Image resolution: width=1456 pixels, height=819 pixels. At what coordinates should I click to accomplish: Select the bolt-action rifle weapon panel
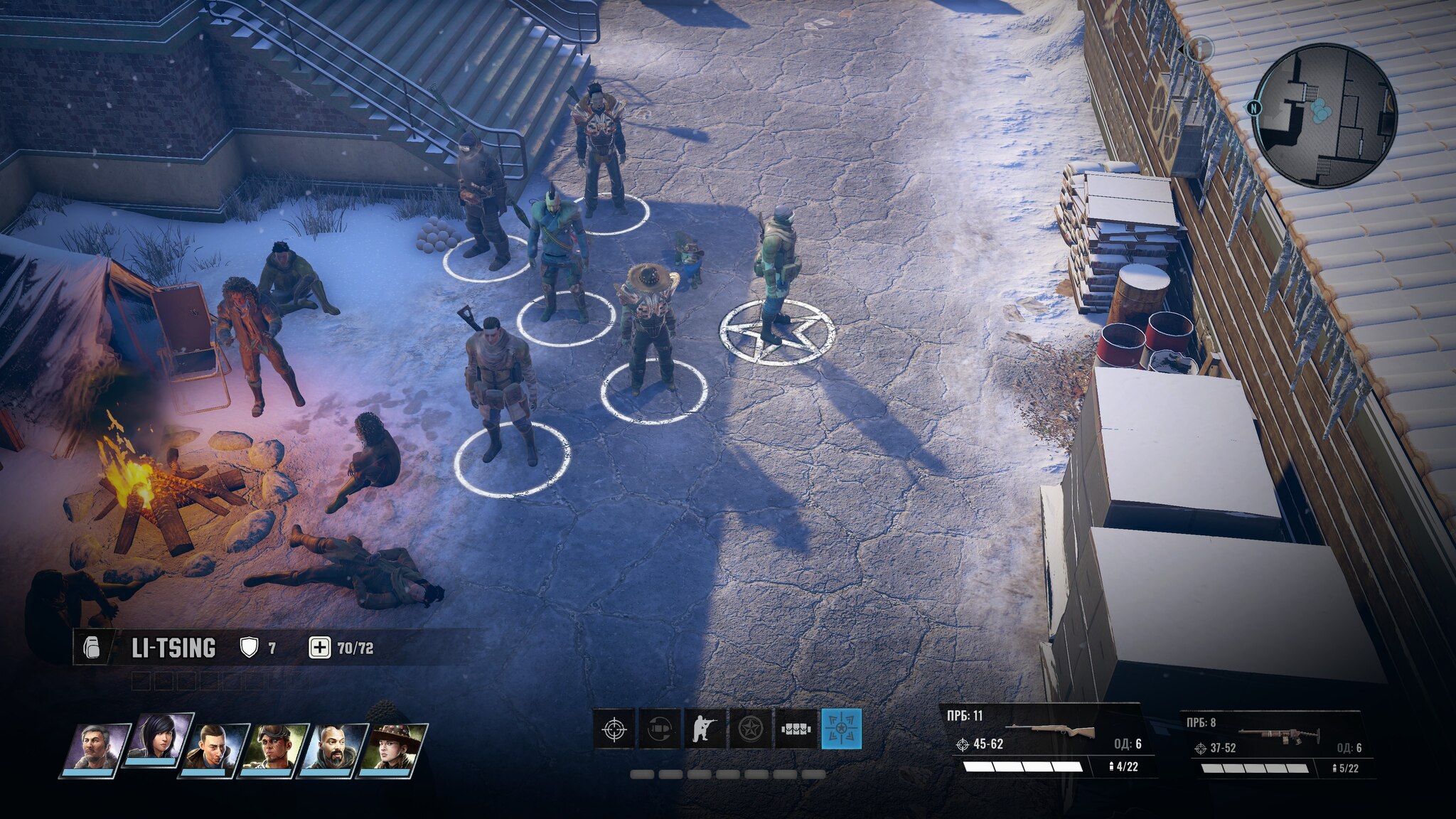point(1046,741)
